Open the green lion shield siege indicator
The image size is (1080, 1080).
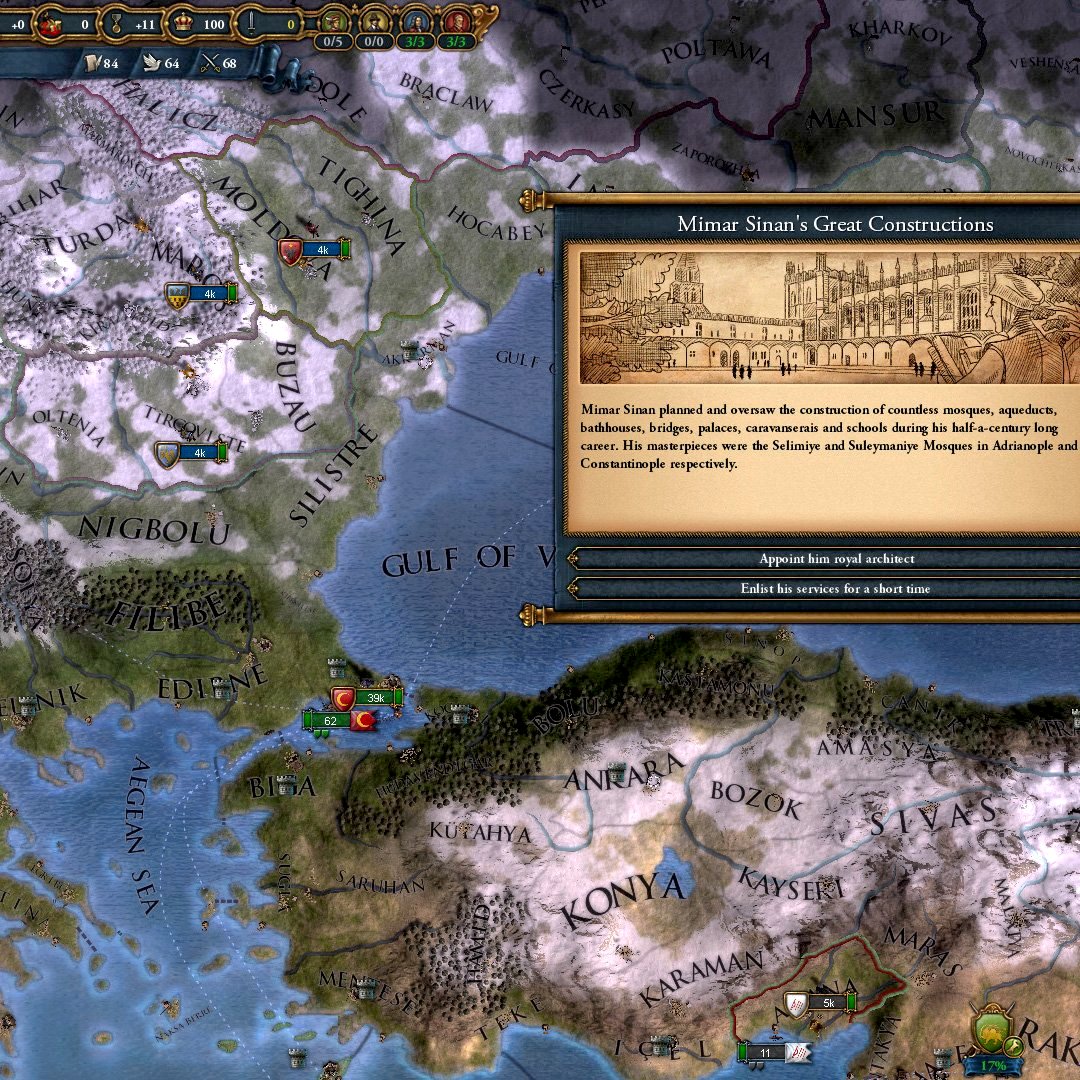(x=995, y=1032)
